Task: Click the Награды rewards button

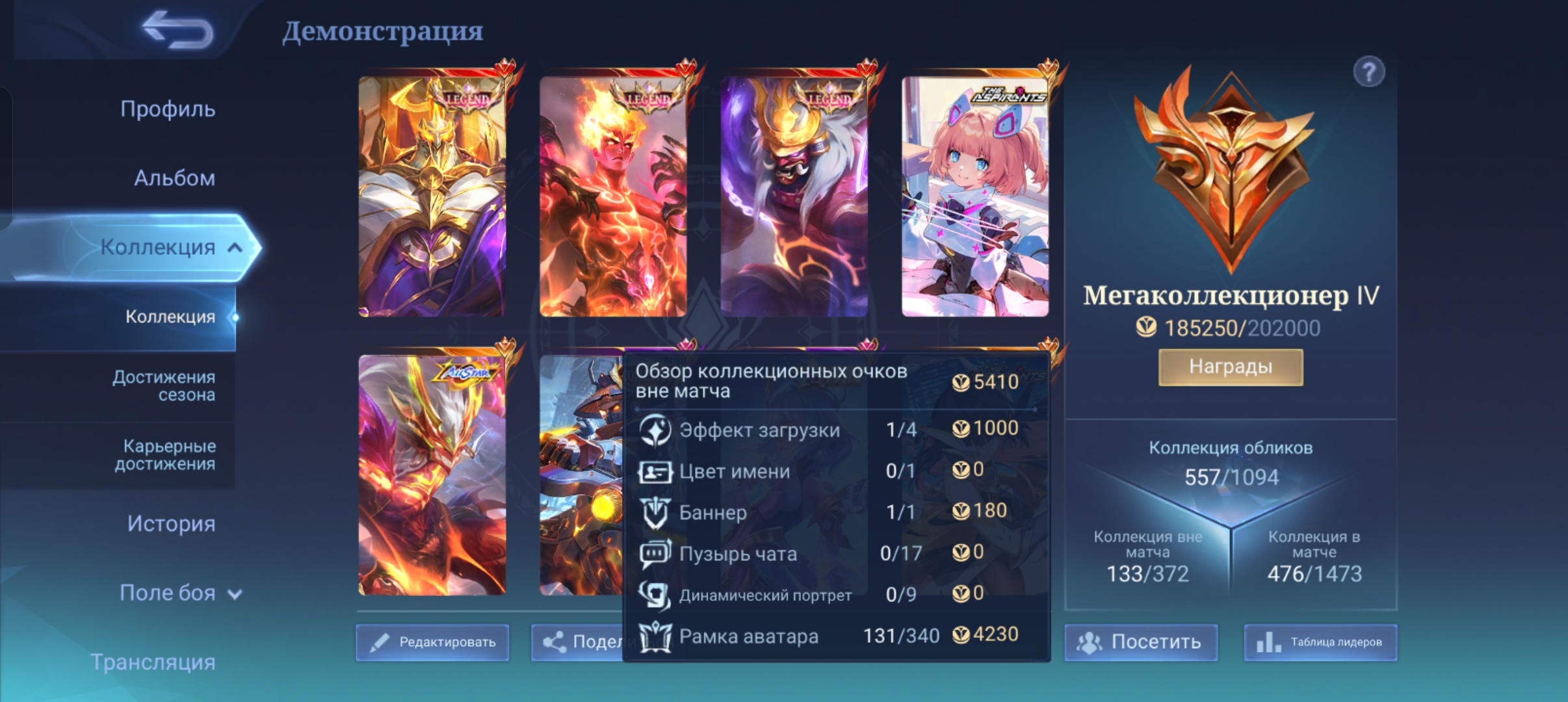Action: pos(1230,367)
